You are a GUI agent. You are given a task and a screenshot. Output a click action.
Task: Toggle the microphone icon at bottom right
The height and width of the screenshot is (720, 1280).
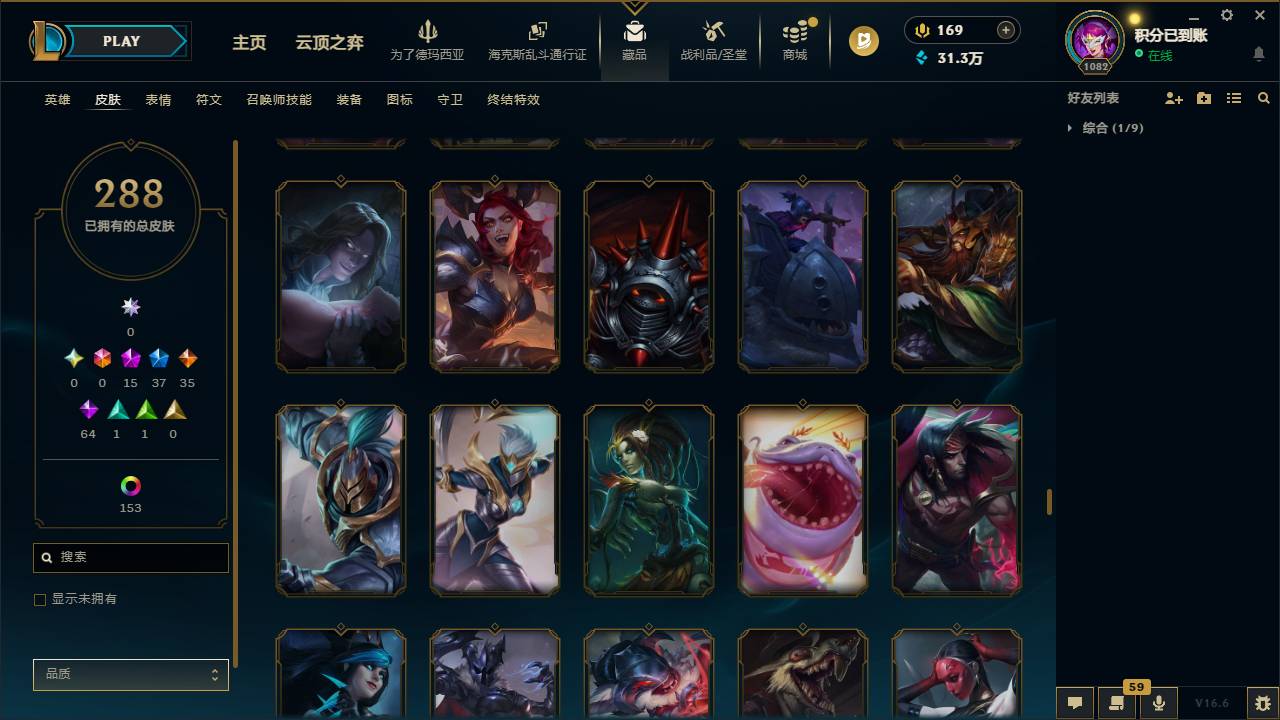click(x=1159, y=702)
